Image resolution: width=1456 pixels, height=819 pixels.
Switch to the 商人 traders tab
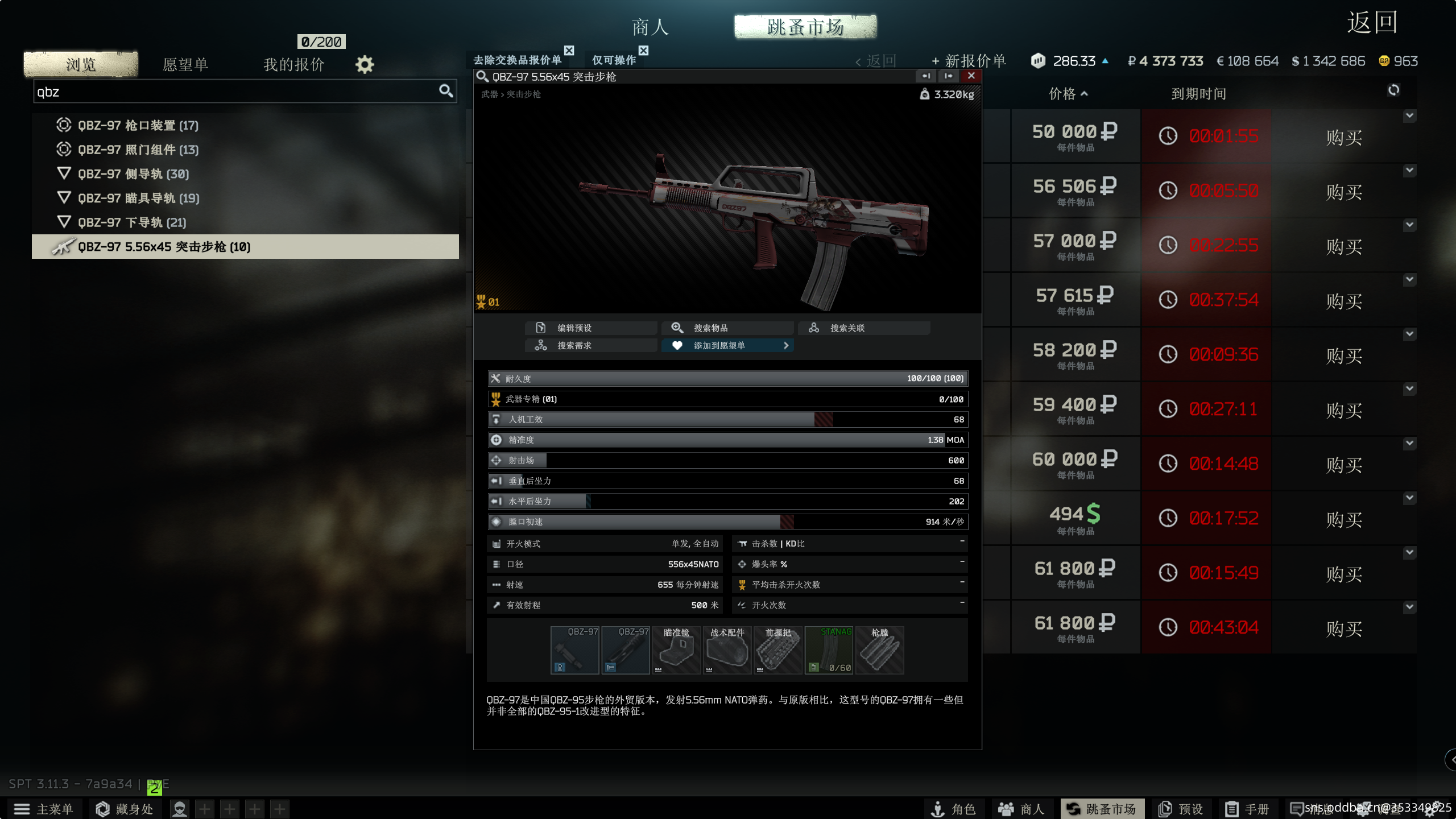[650, 27]
